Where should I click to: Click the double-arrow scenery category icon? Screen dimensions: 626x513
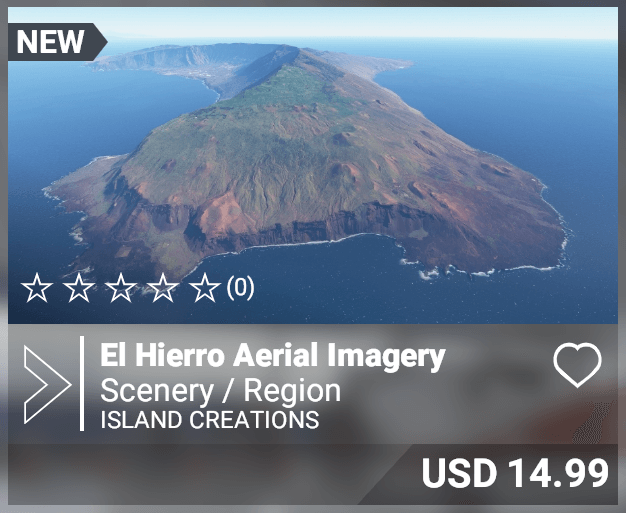47,384
